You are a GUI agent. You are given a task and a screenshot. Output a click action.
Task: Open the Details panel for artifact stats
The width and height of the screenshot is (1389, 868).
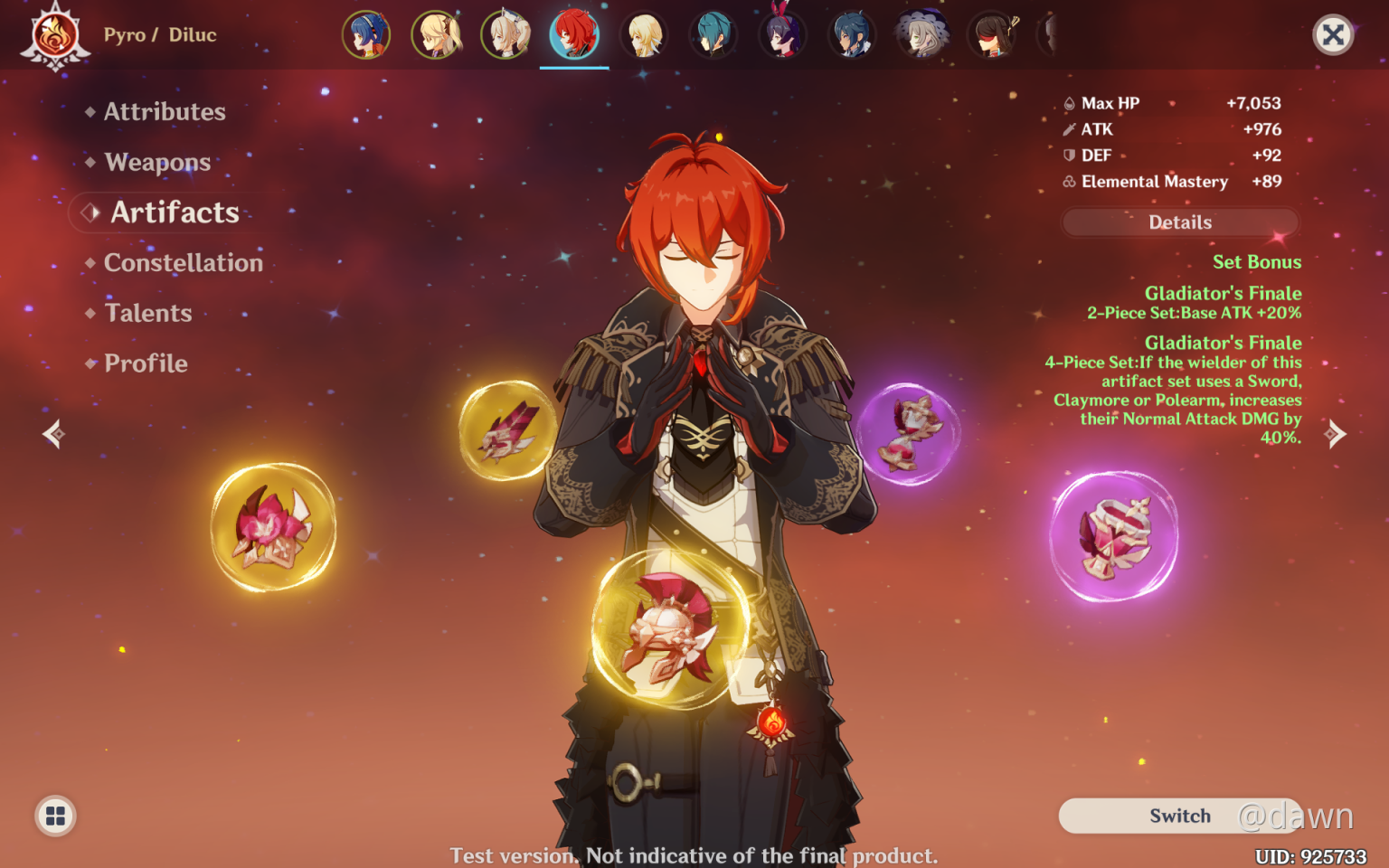click(x=1179, y=222)
